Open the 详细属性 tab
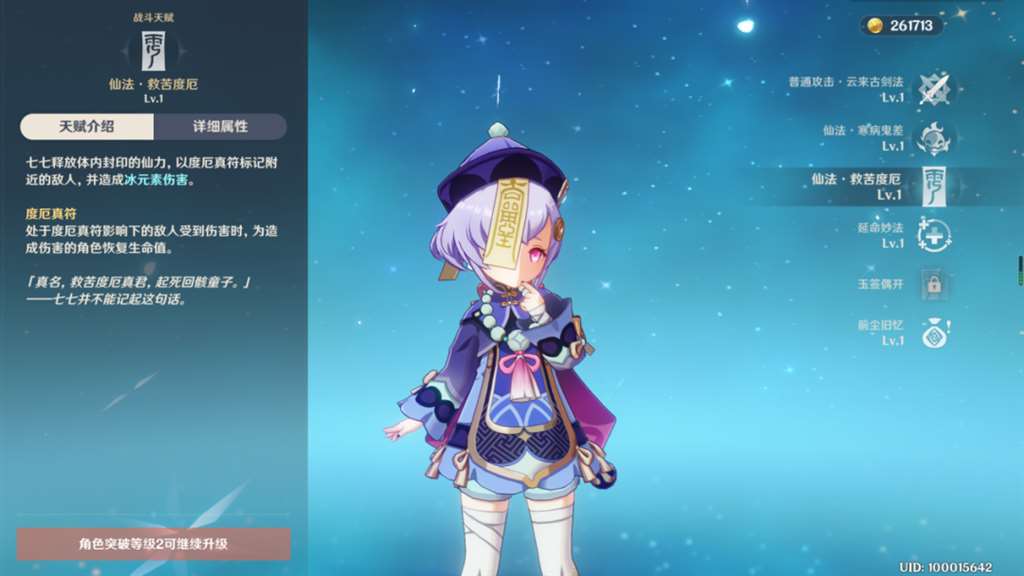 click(220, 127)
